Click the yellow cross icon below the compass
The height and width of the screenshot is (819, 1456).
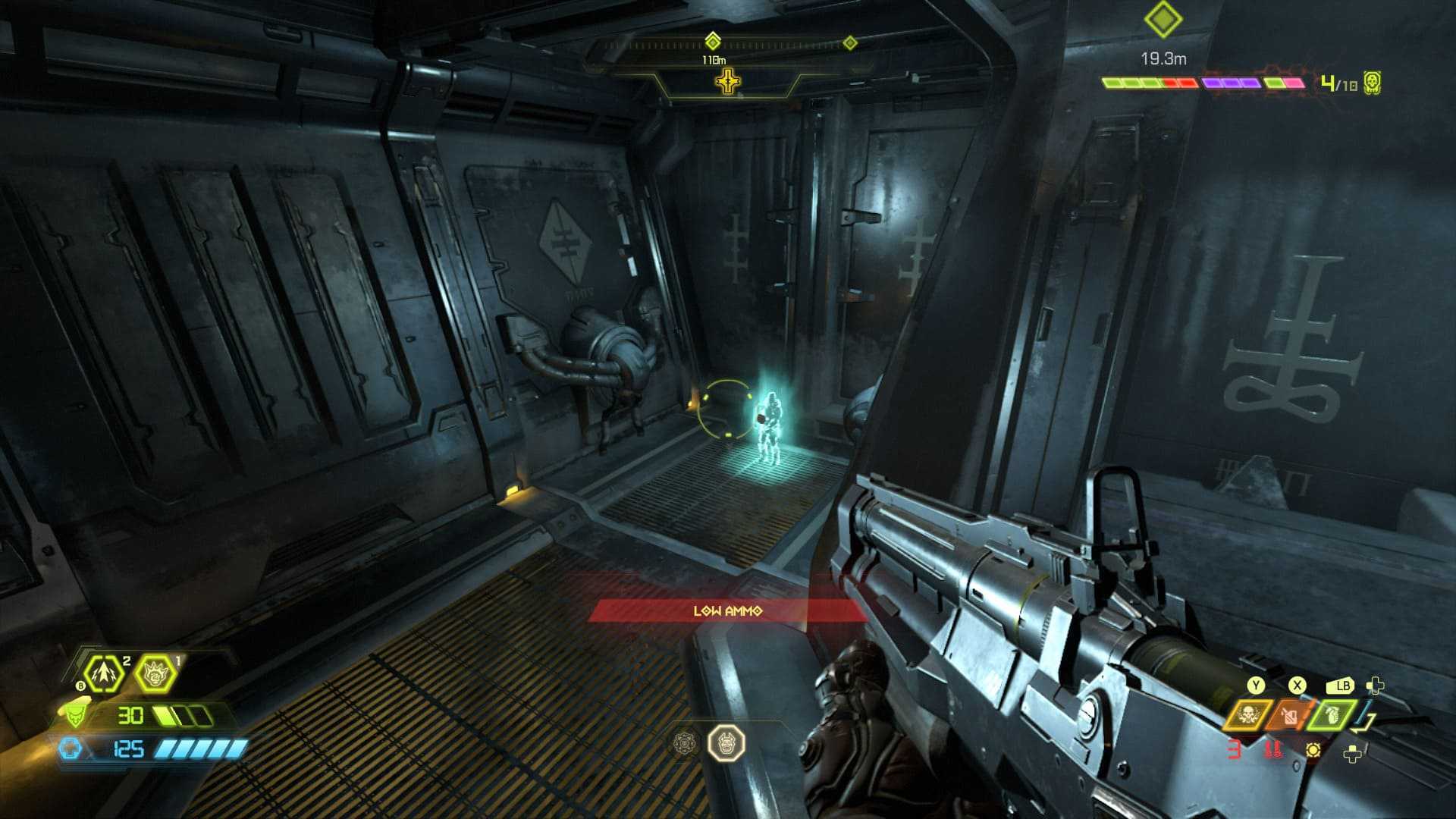(728, 81)
